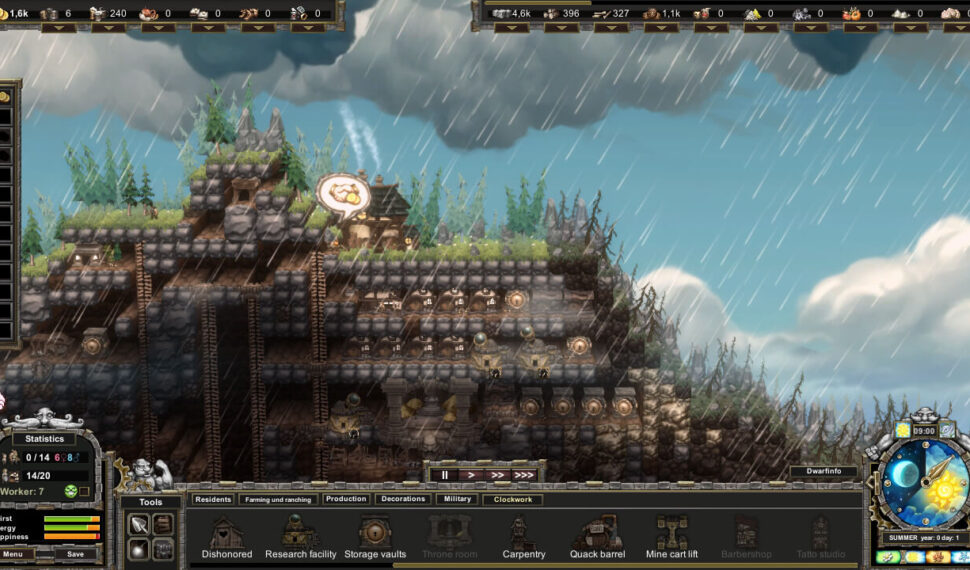The image size is (970, 570).
Task: Save the game
Action: click(x=75, y=553)
